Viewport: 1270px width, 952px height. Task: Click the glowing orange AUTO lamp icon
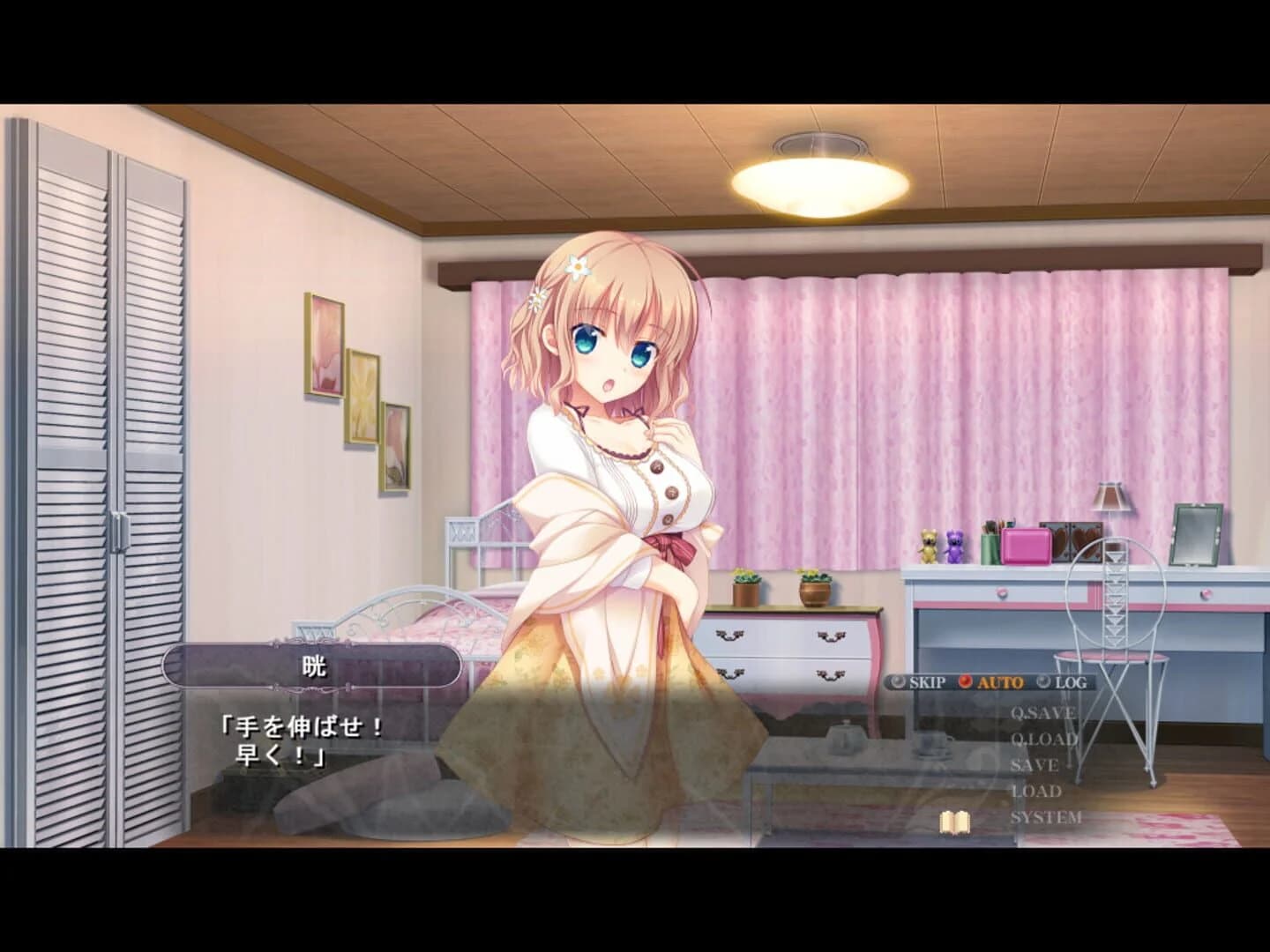click(x=966, y=681)
